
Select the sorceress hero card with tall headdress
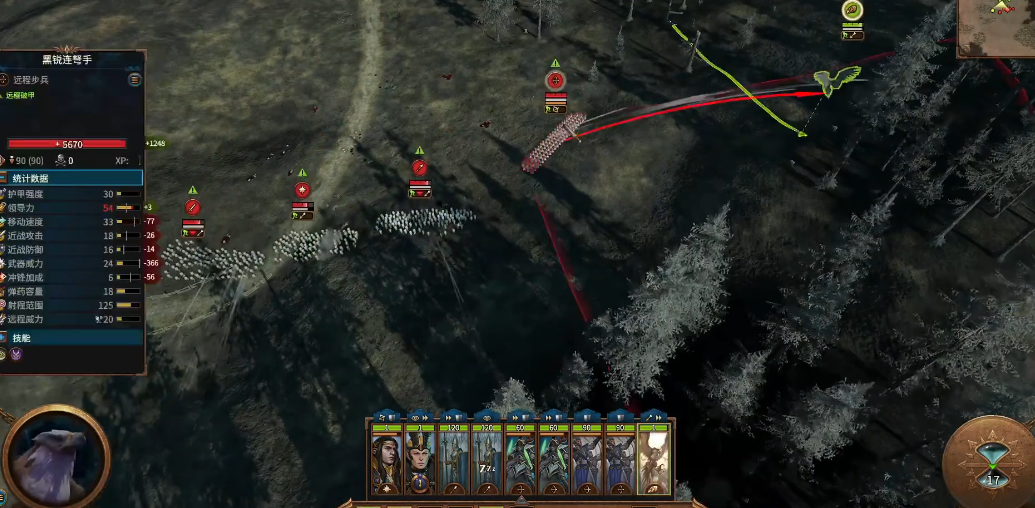[x=421, y=461]
